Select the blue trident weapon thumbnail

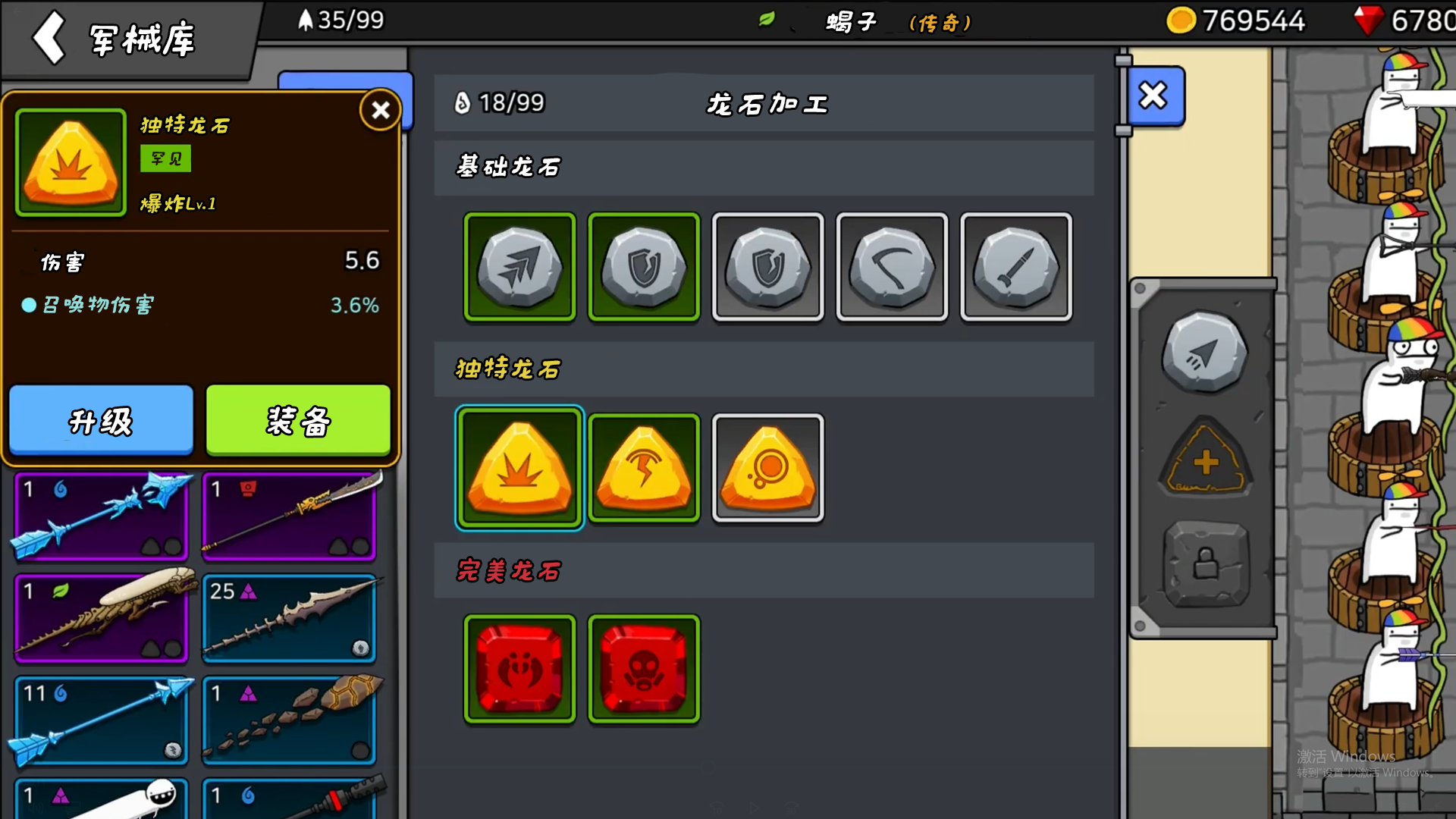coord(101,516)
